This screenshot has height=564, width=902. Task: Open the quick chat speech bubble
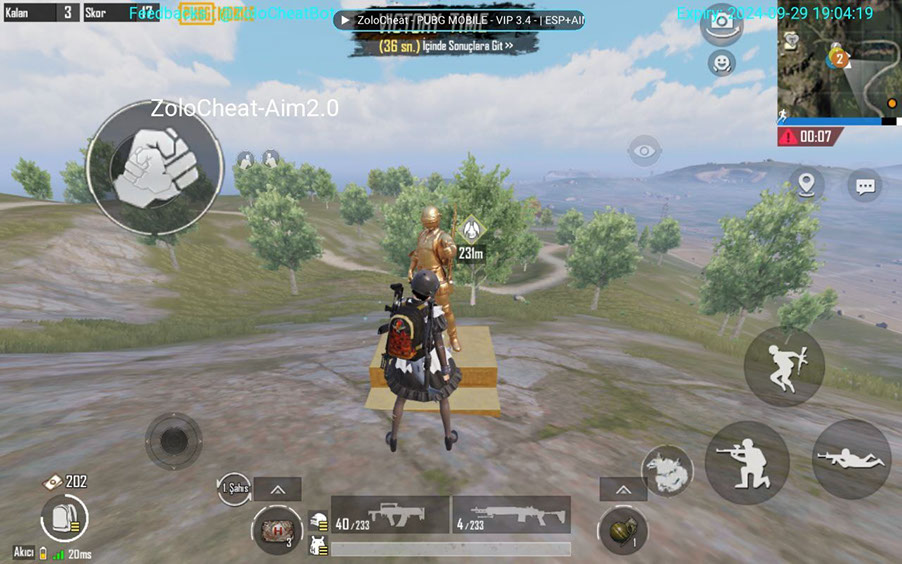pos(865,185)
